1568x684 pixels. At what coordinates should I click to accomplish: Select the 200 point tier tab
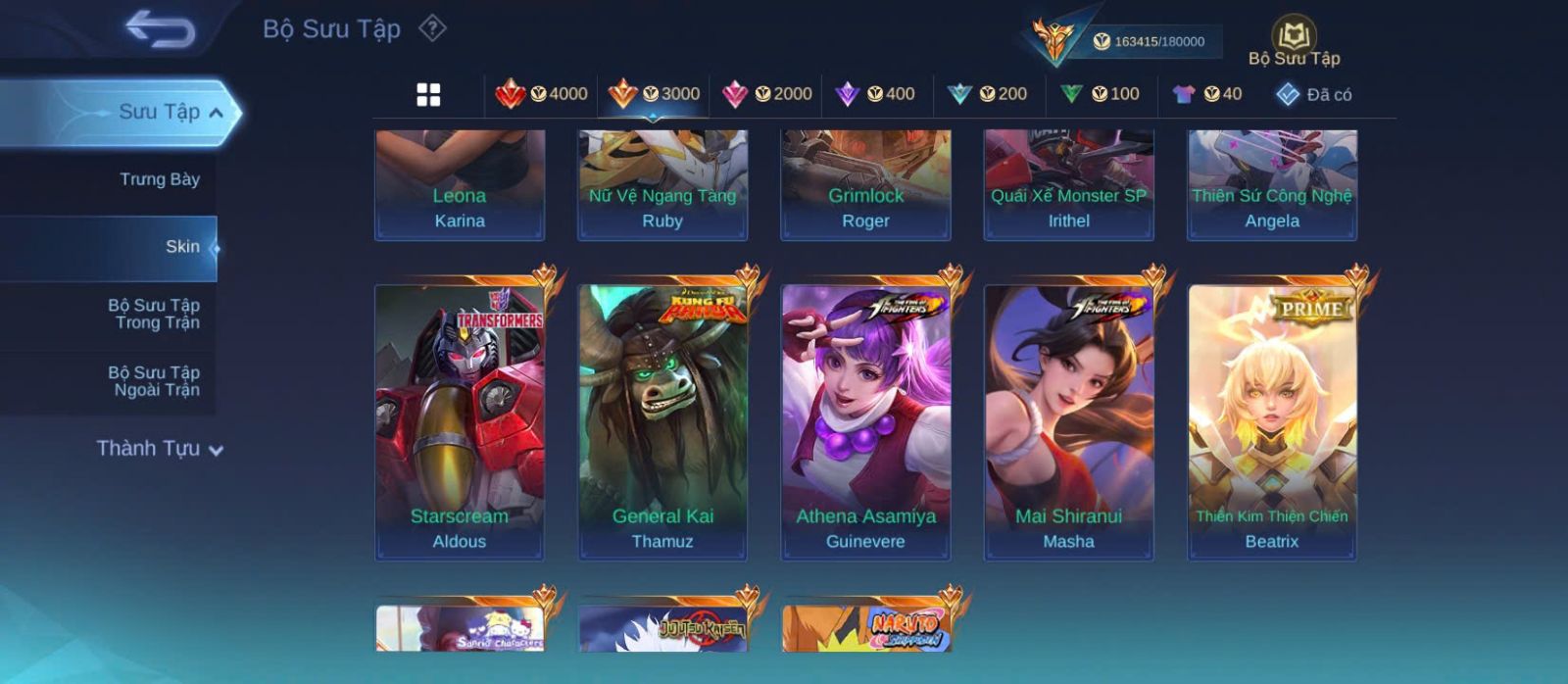(987, 94)
